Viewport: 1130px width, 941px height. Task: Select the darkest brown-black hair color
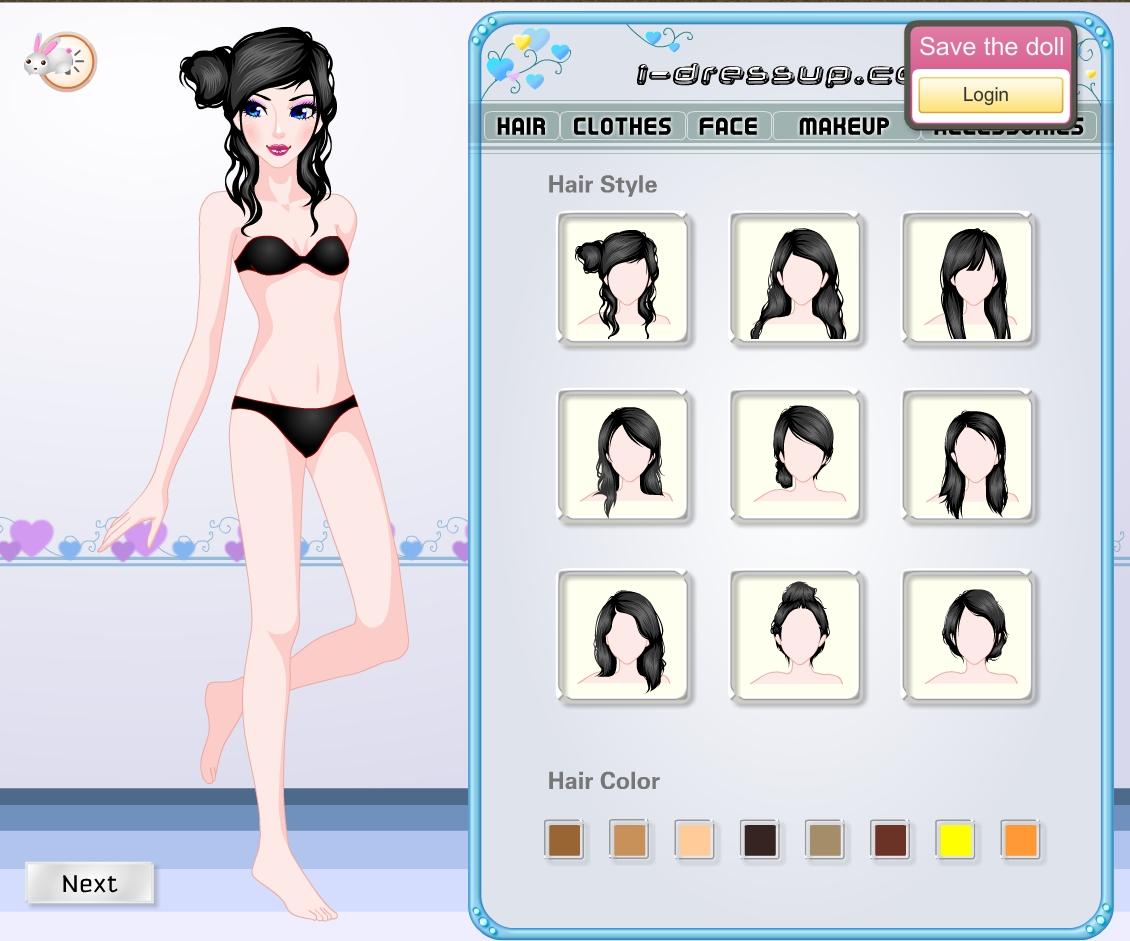click(759, 840)
